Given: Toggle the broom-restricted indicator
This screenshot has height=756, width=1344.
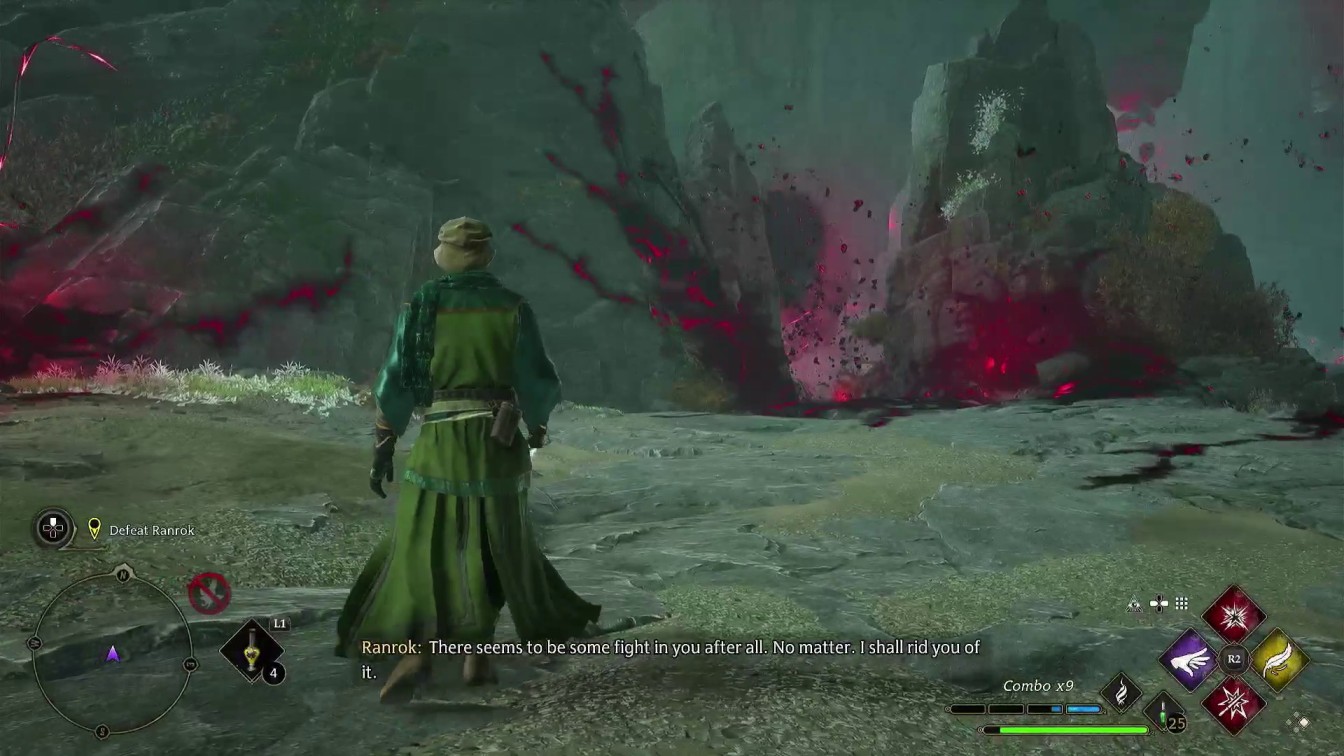Looking at the screenshot, I should (x=207, y=593).
